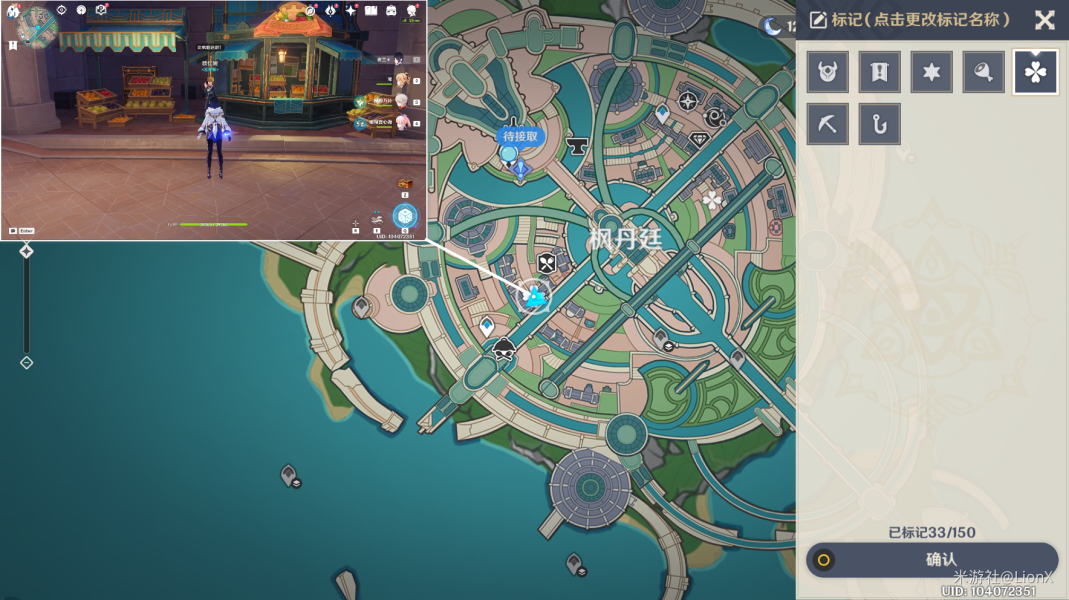
Task: Select the pickaxe marker icon
Action: point(828,124)
